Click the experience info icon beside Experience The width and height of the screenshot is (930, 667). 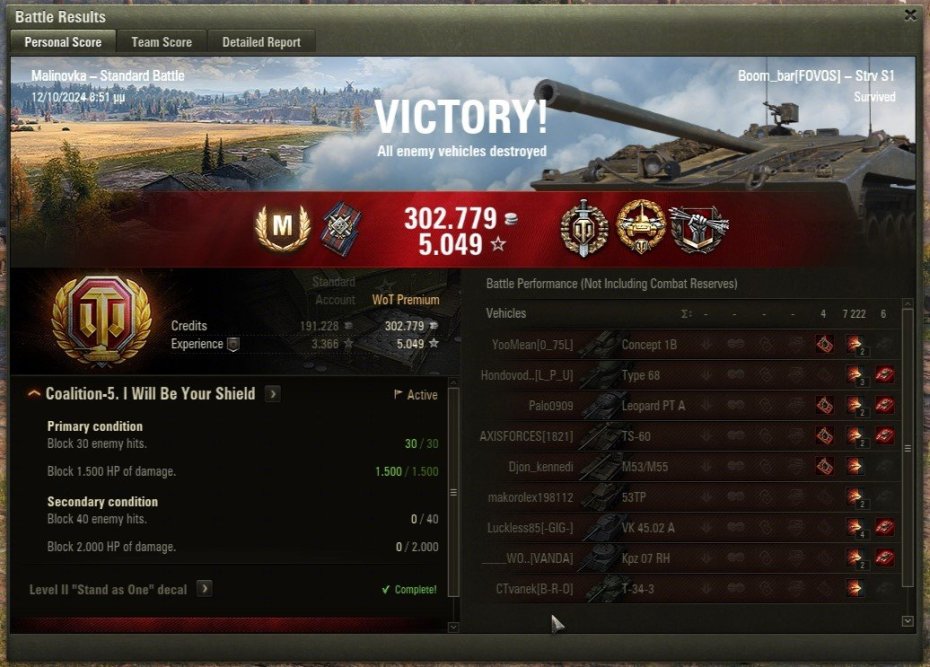233,344
